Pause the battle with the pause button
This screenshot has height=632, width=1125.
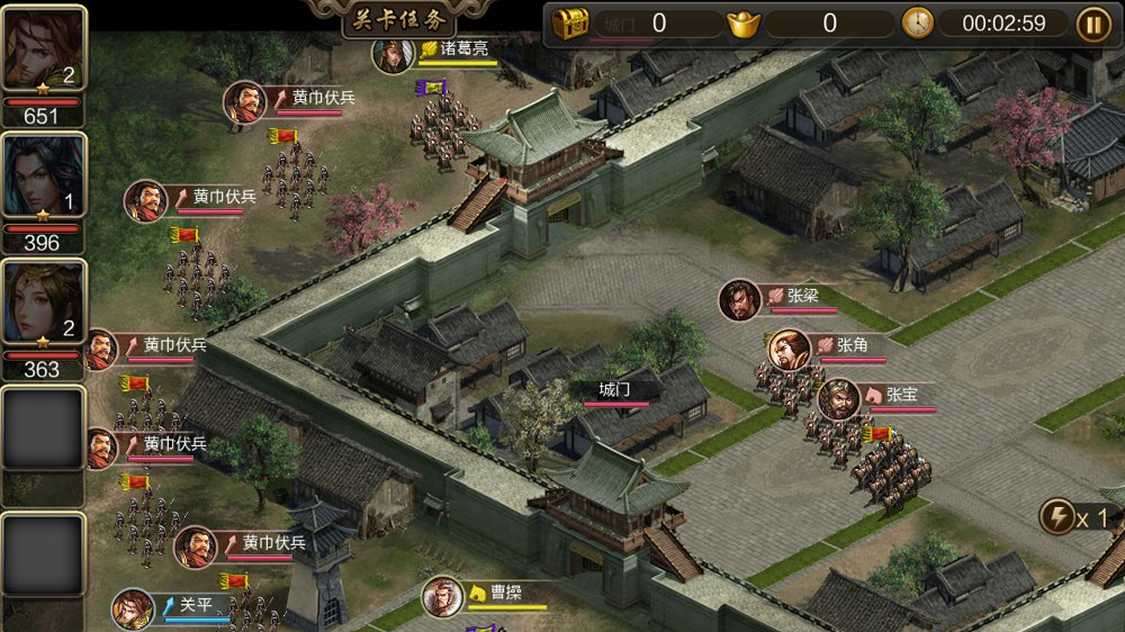coord(1093,24)
